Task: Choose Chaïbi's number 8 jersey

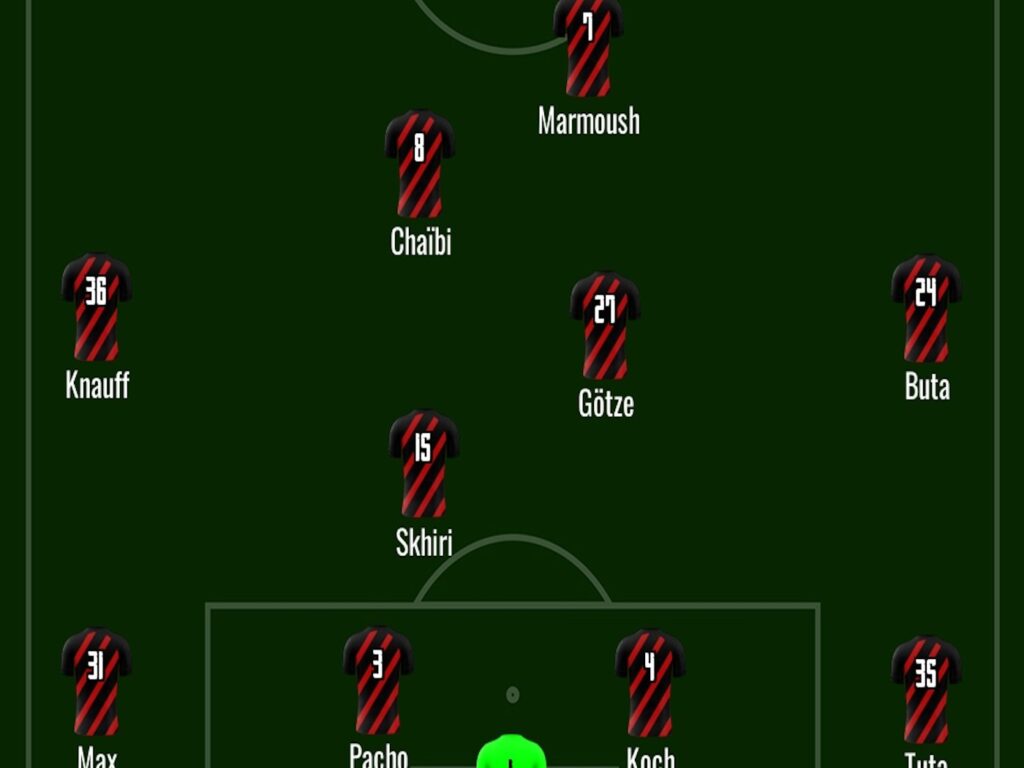Action: pyautogui.click(x=420, y=164)
